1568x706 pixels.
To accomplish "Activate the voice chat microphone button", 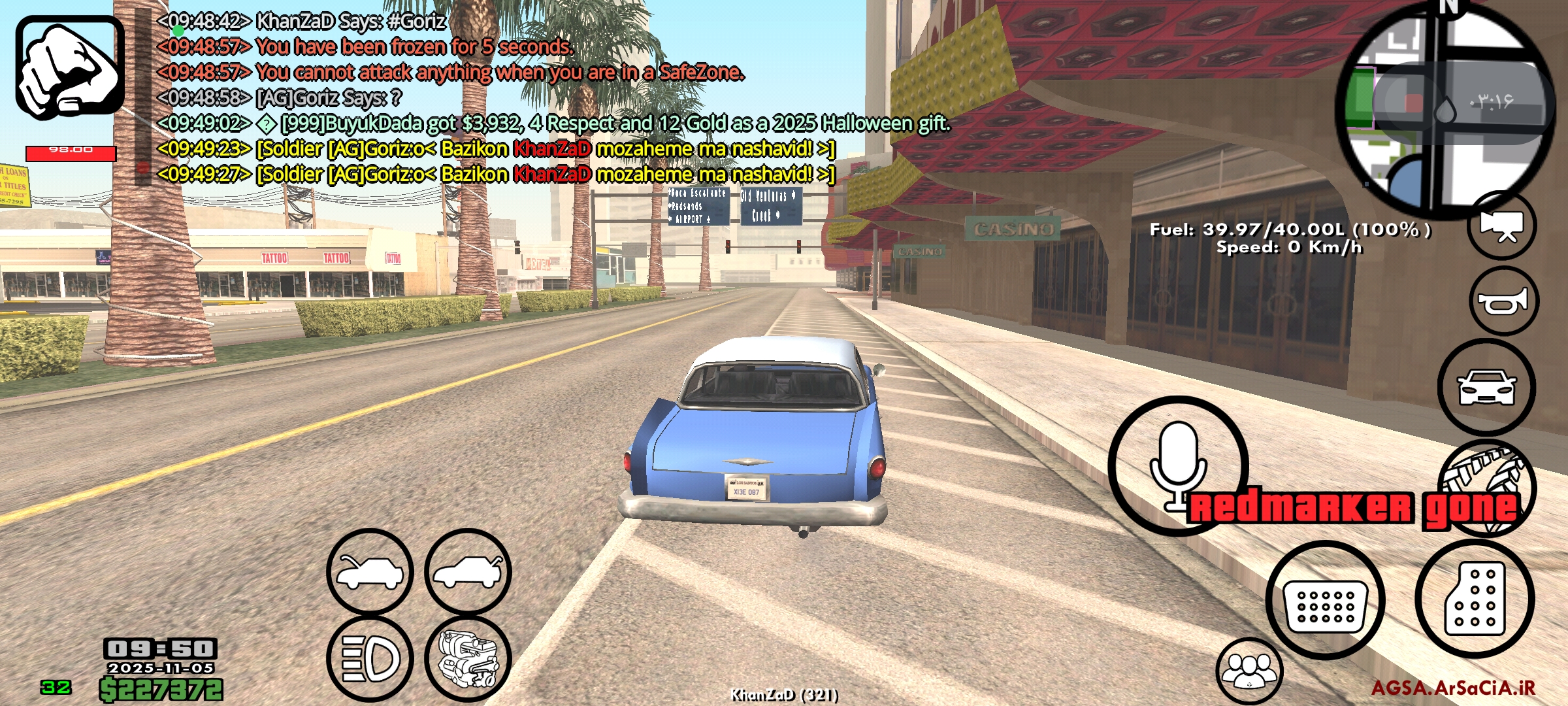I will tap(1177, 465).
